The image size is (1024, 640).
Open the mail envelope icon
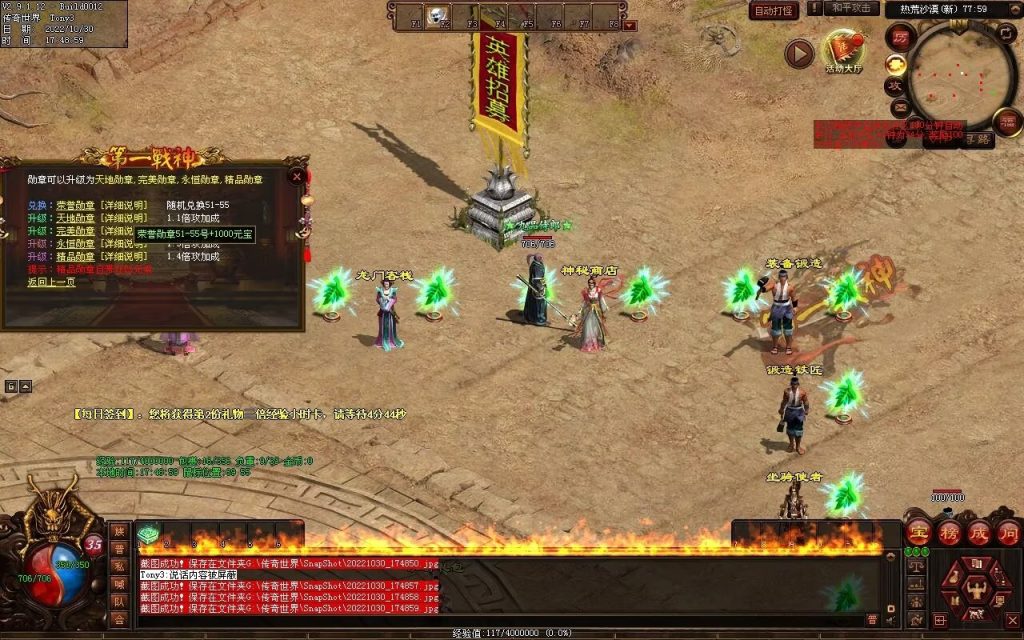pyautogui.click(x=899, y=107)
